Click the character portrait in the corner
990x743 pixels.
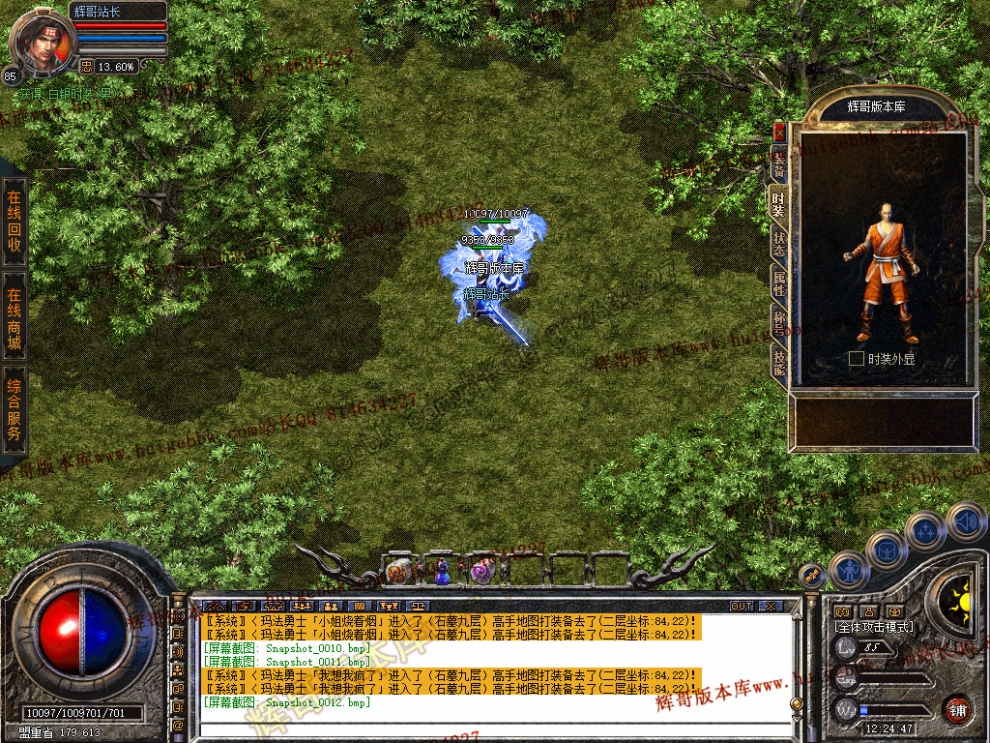(x=44, y=42)
